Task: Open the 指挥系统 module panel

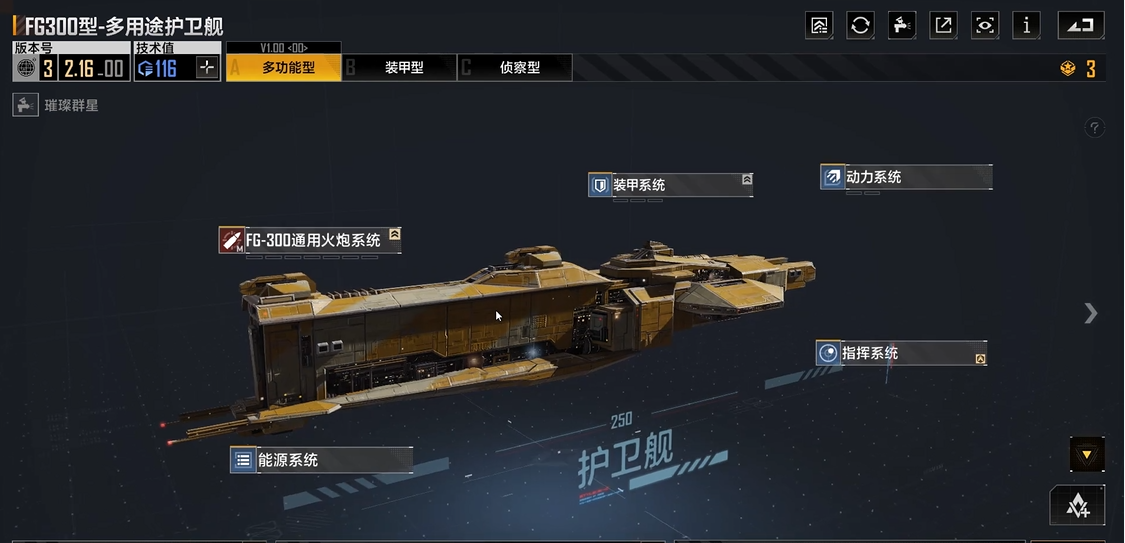Action: (x=902, y=353)
